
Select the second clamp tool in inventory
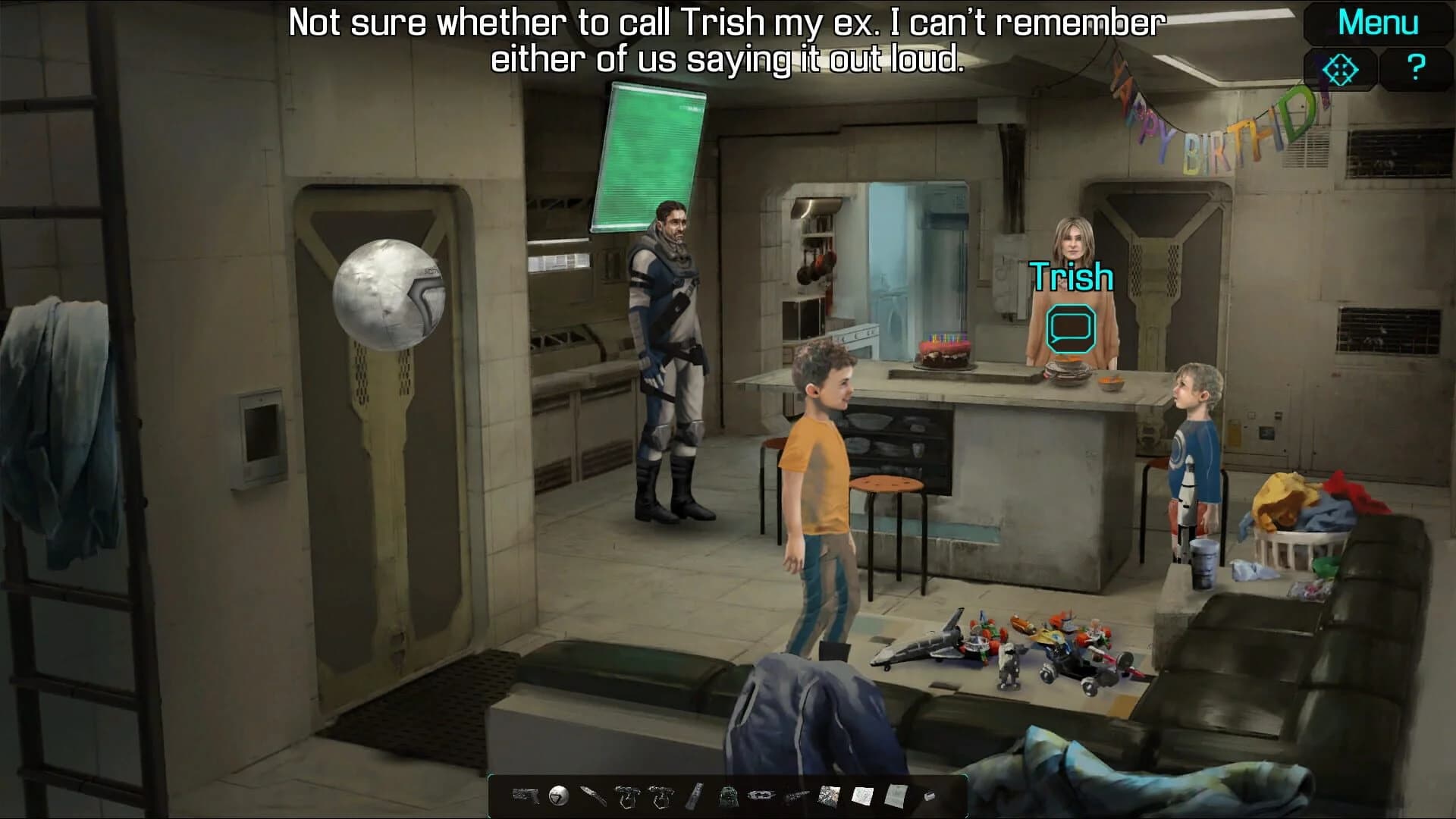pos(661,798)
